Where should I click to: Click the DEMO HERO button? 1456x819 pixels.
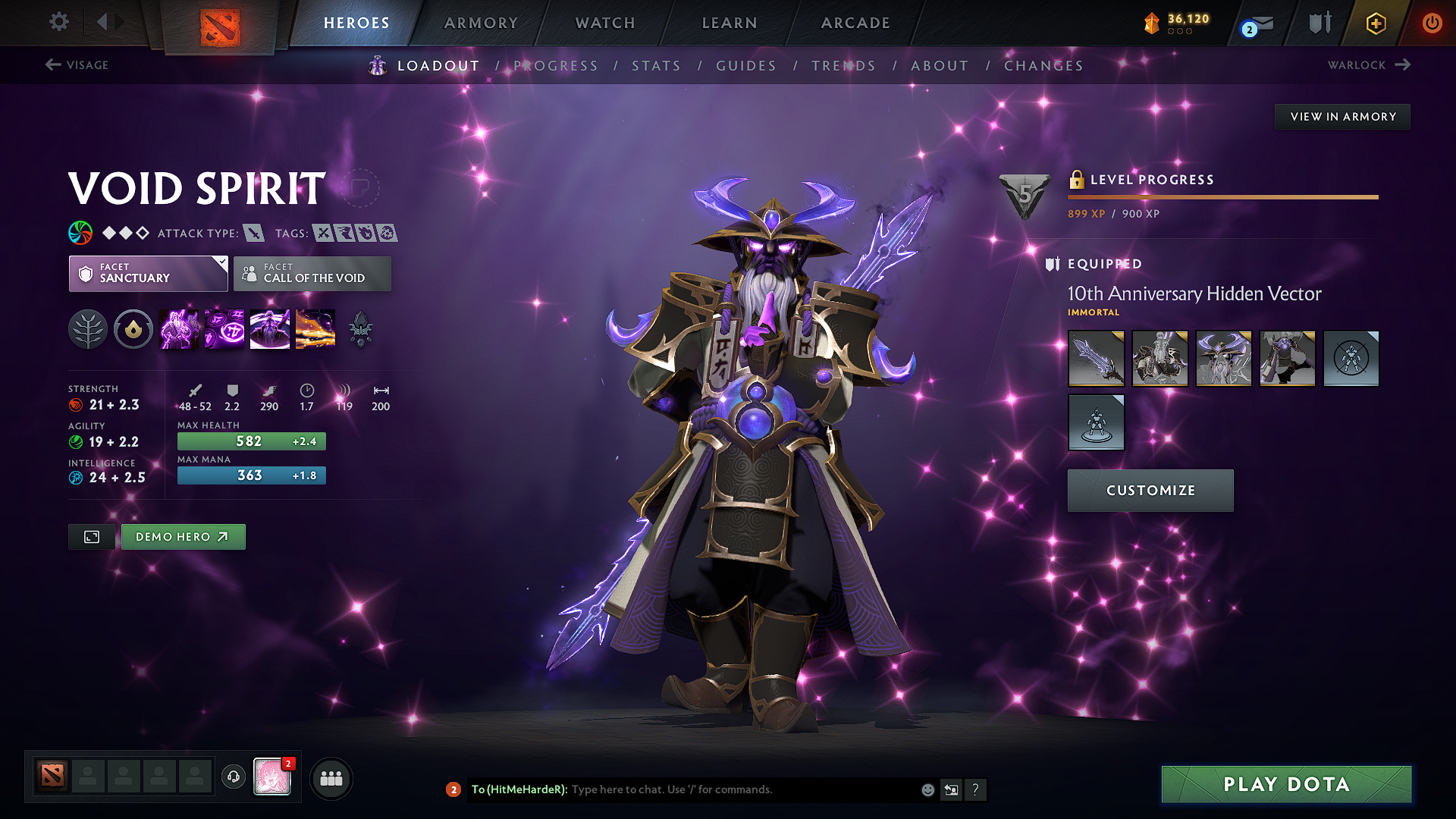(x=183, y=536)
